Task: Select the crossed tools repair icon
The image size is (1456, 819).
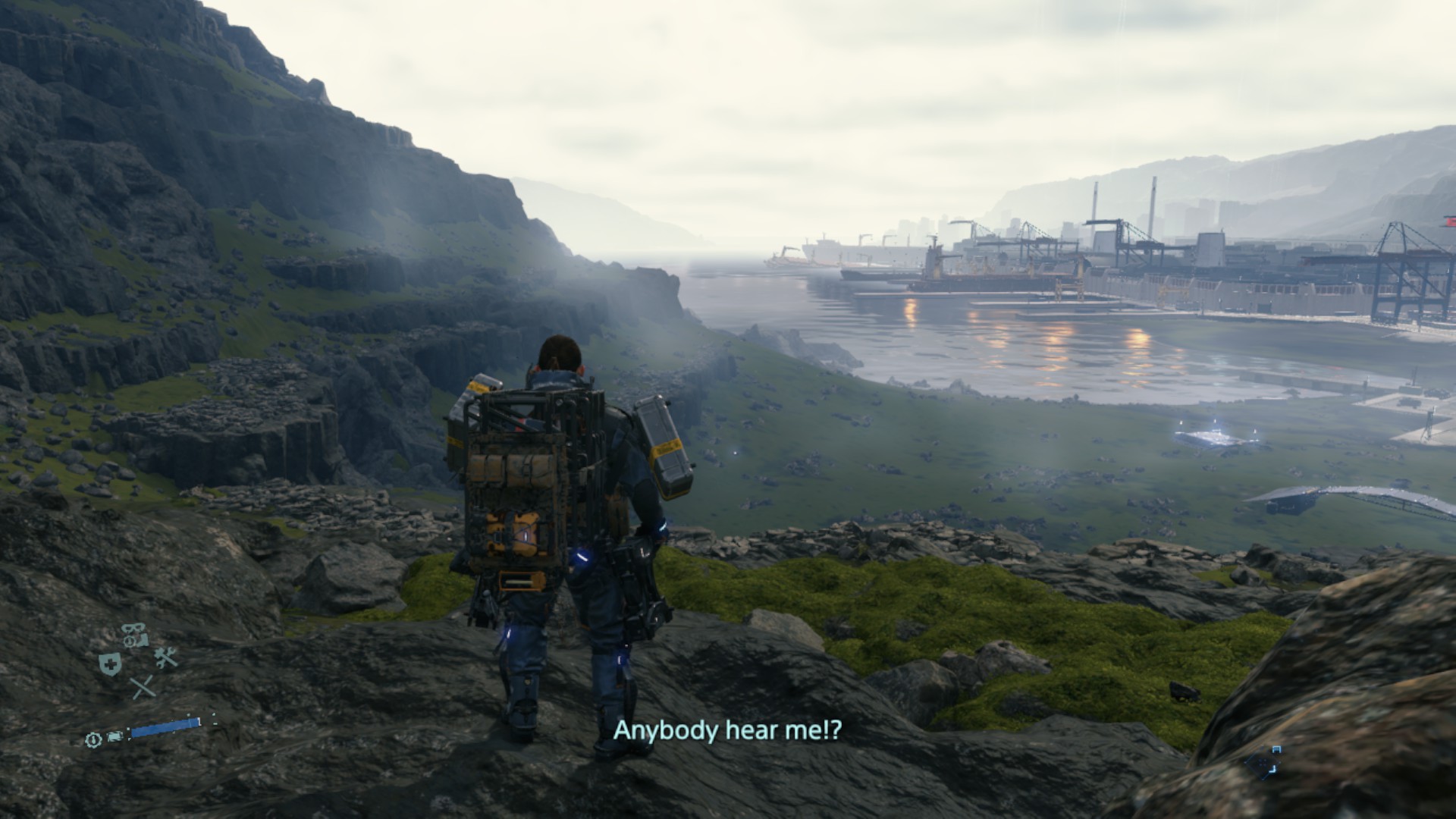Action: tap(166, 657)
